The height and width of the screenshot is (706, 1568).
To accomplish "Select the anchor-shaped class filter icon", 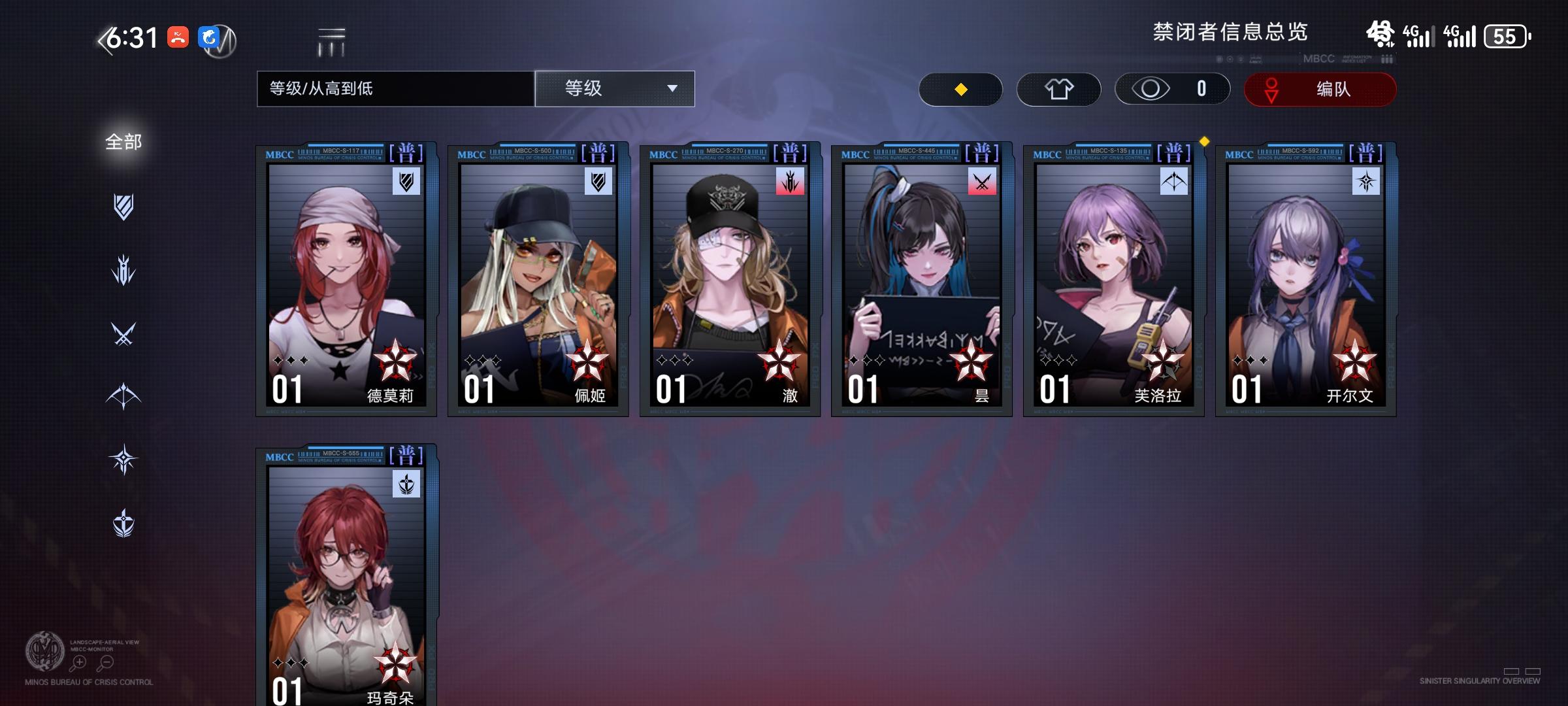I will pyautogui.click(x=124, y=522).
